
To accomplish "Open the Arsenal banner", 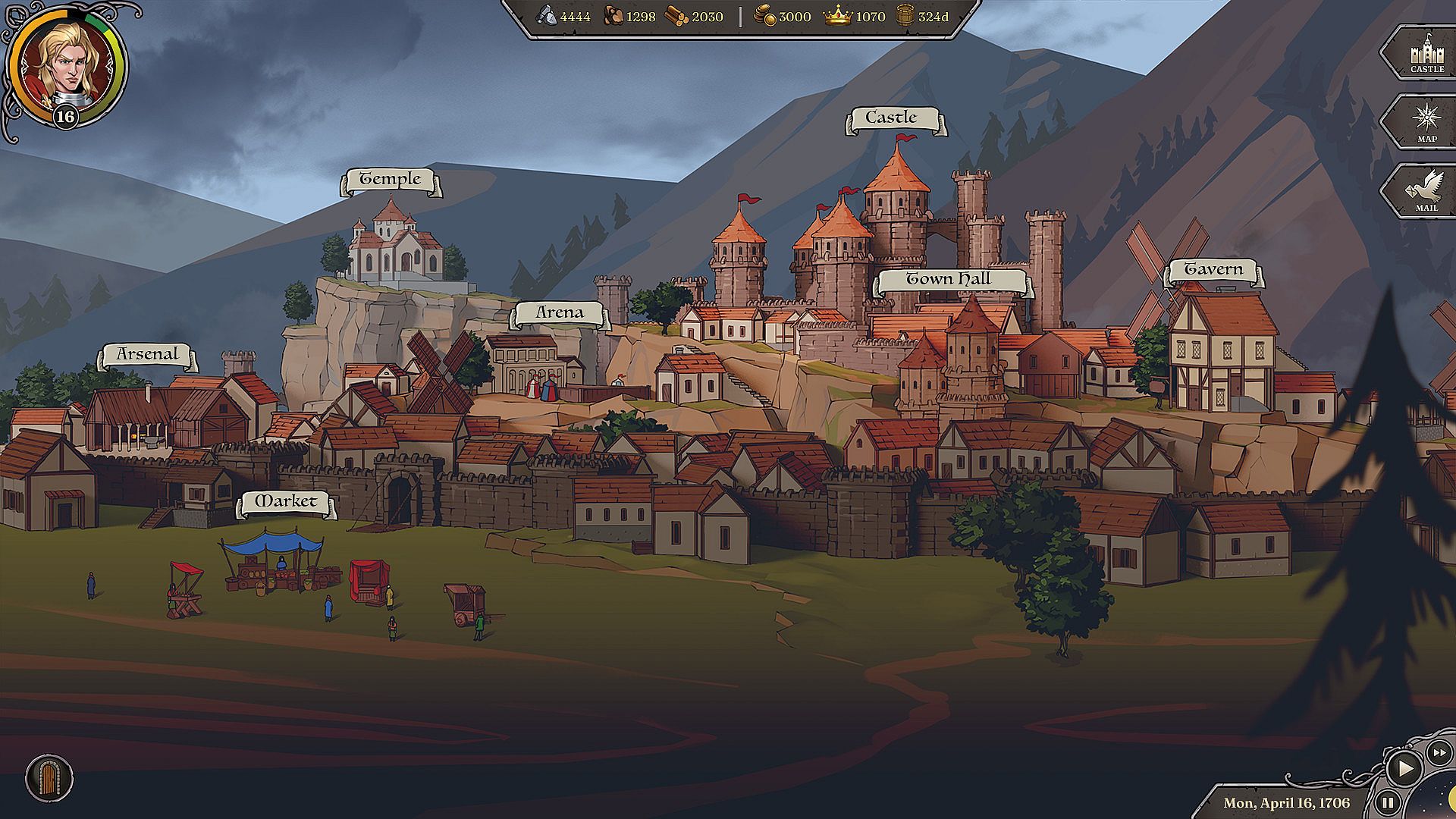I will [147, 354].
